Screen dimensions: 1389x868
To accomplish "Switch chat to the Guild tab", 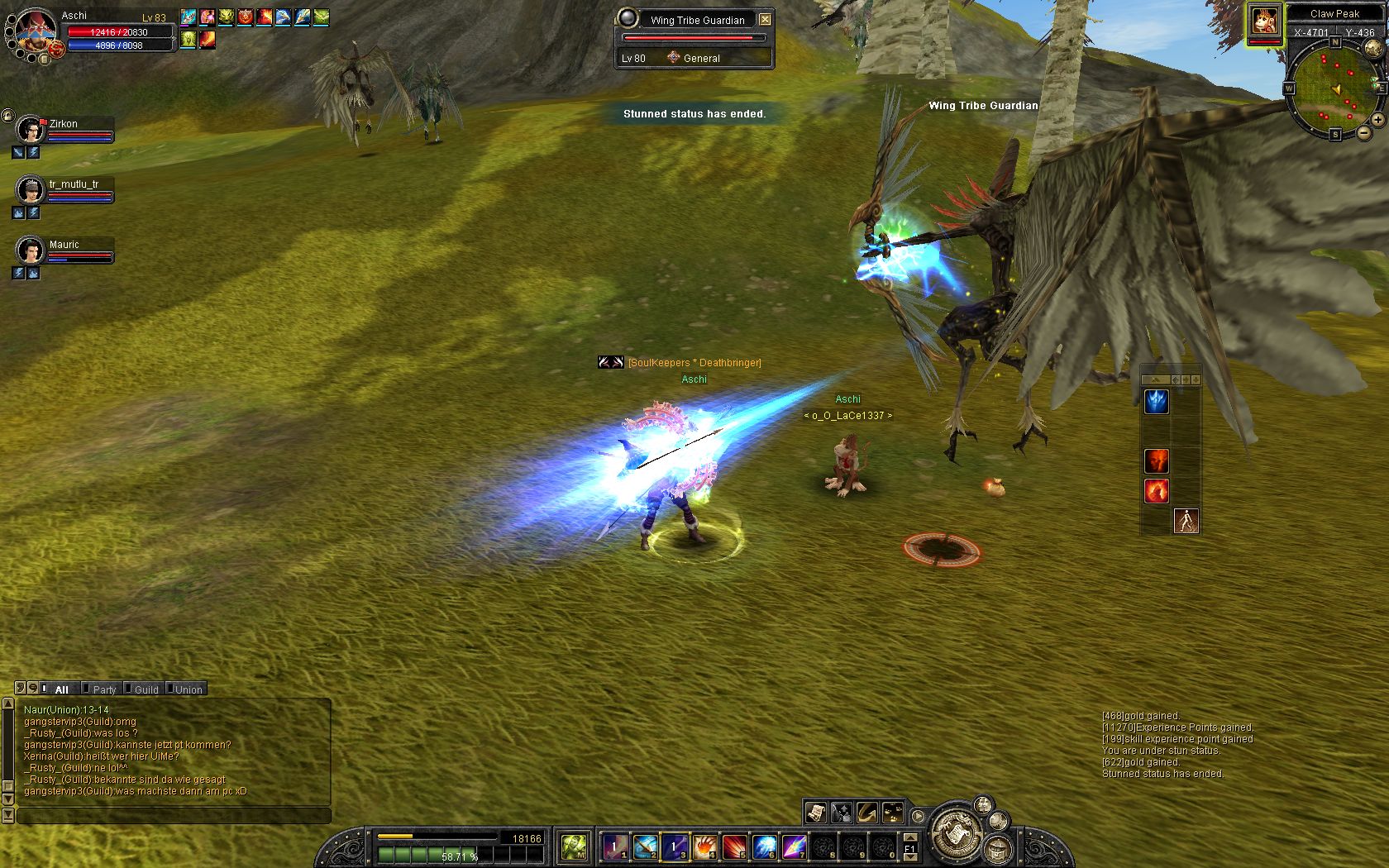I will 146,689.
